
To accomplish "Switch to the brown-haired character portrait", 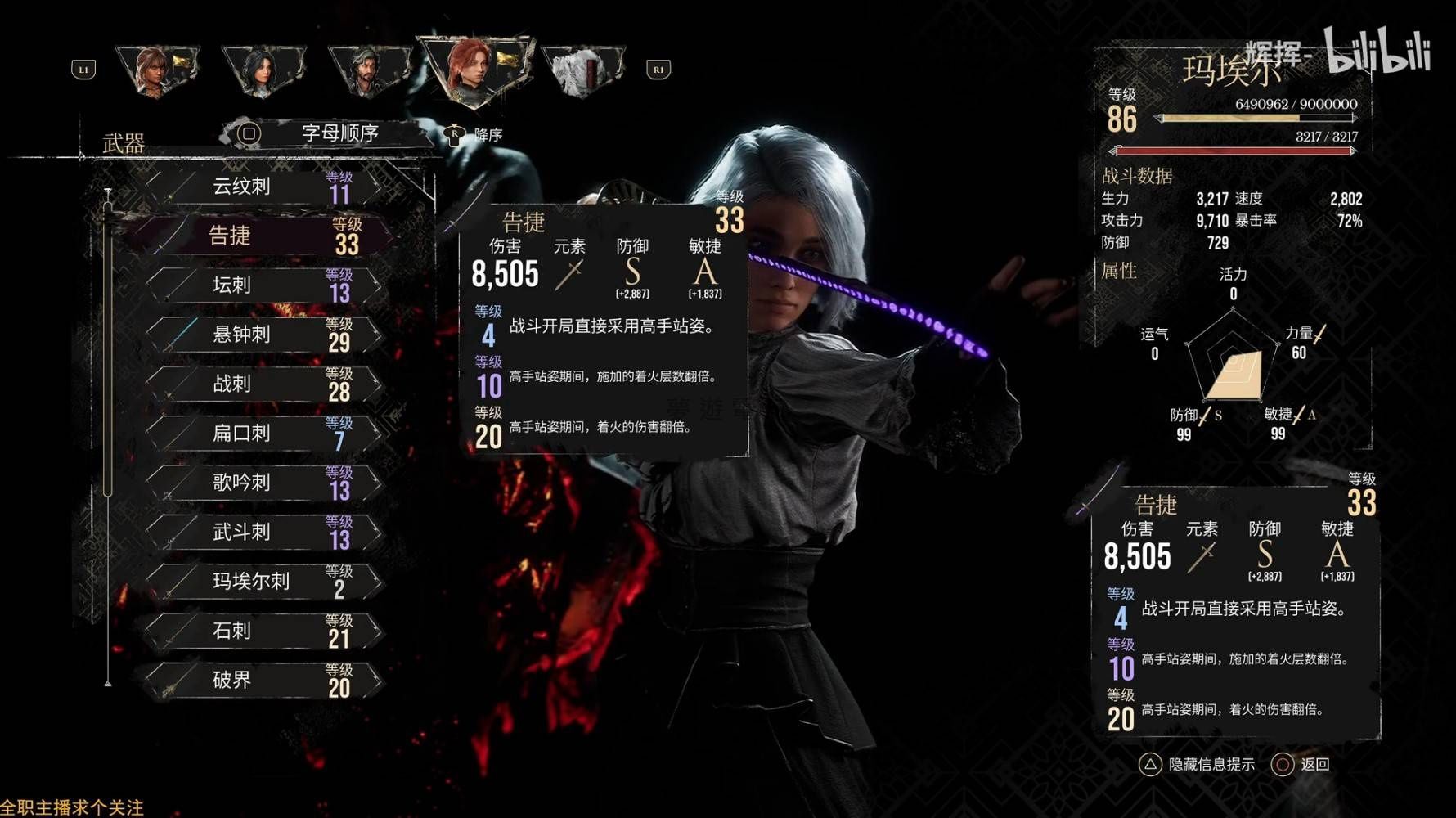I will coord(155,70).
